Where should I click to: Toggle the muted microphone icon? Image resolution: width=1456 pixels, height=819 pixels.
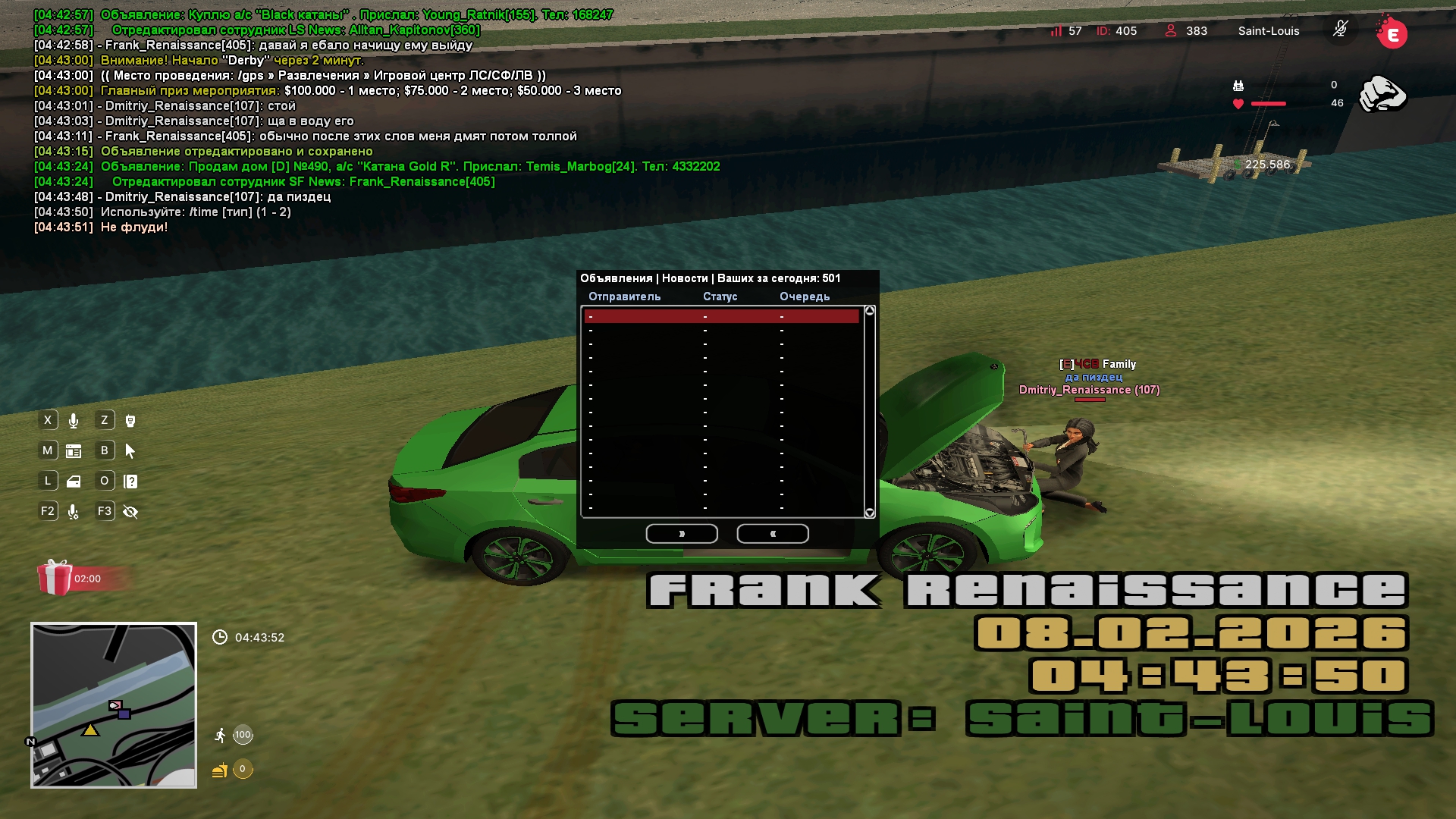(x=1341, y=30)
